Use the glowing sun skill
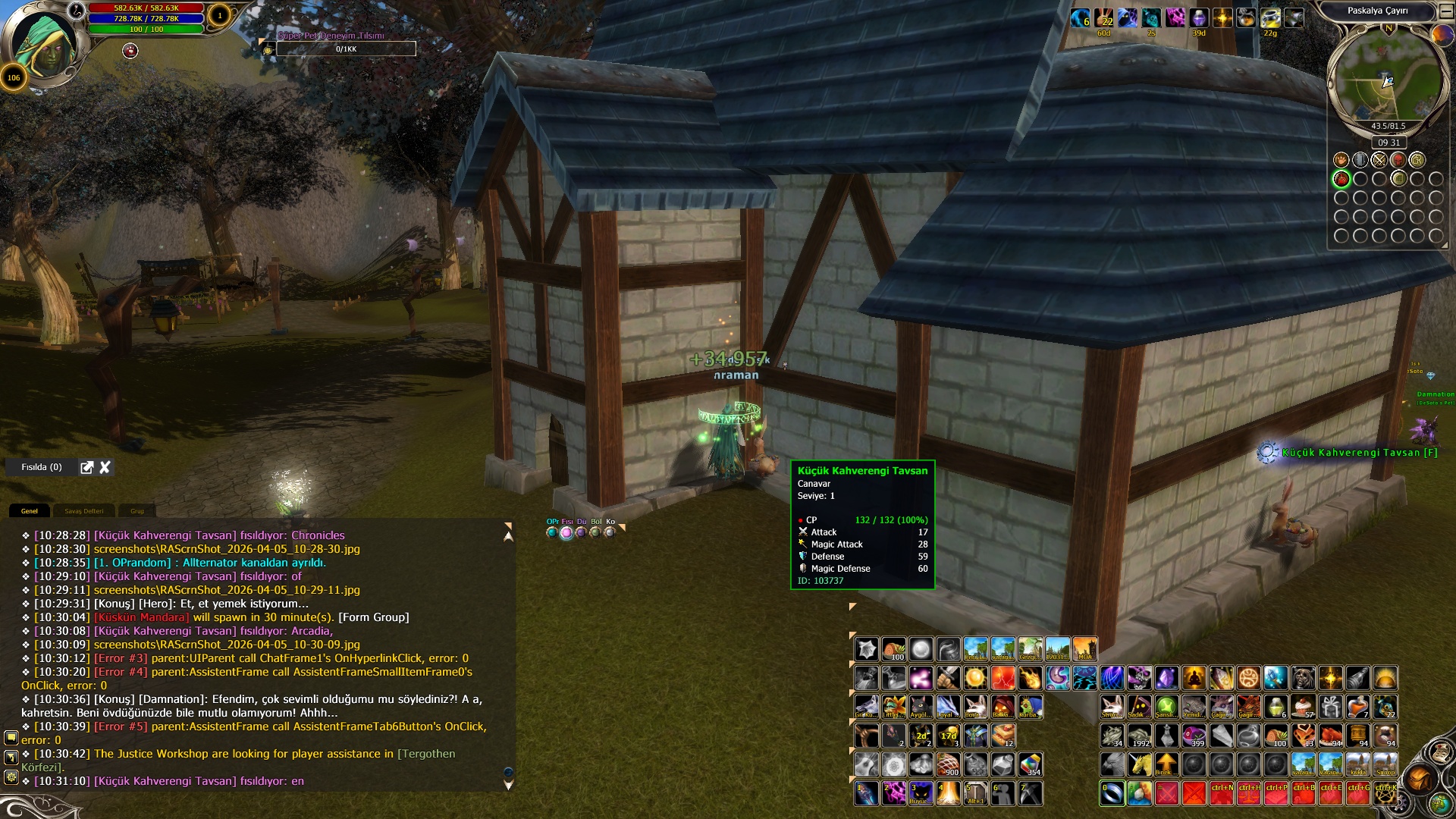Screen dimensions: 1456x819 [x=975, y=677]
